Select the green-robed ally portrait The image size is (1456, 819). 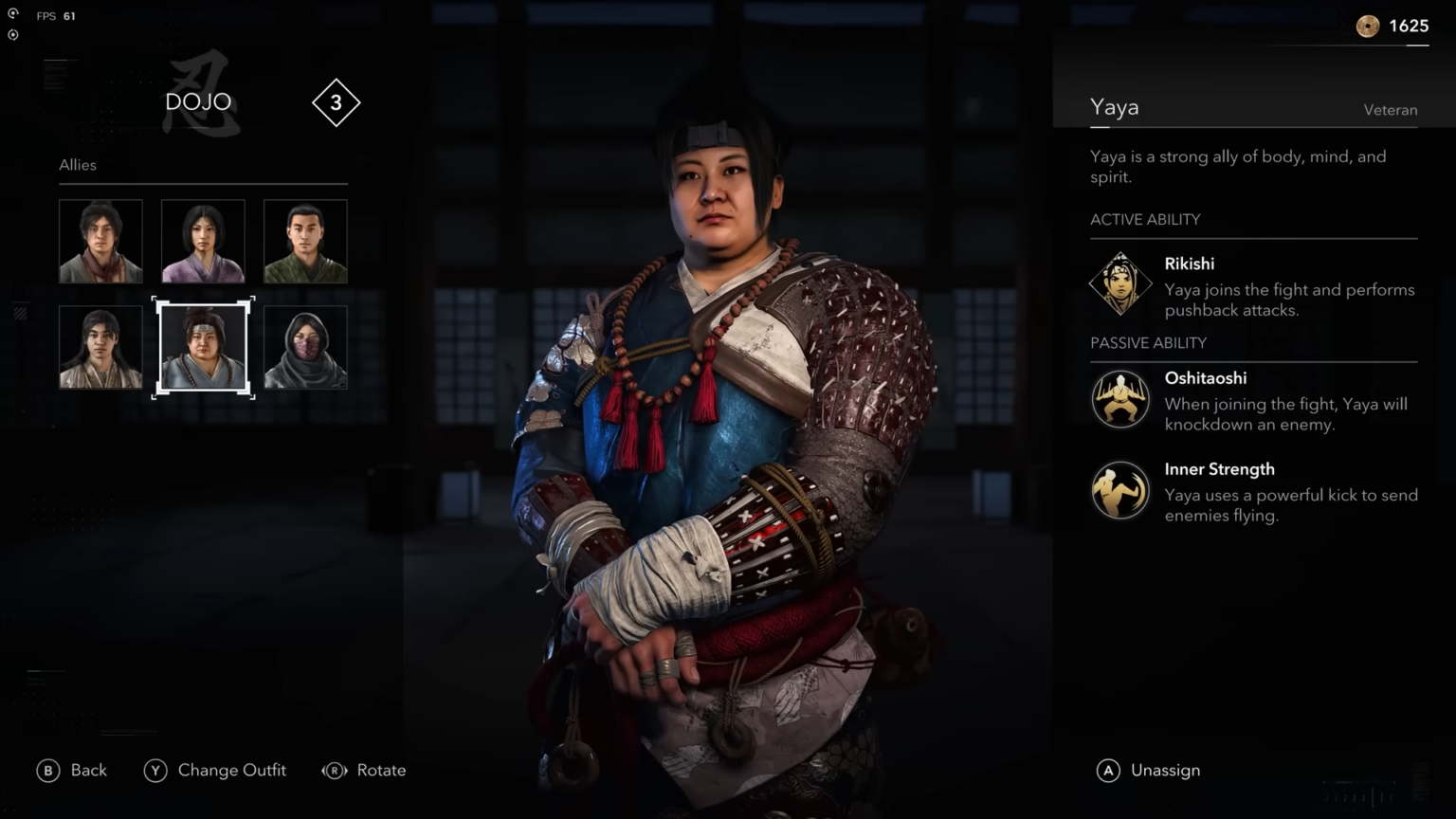[x=304, y=241]
